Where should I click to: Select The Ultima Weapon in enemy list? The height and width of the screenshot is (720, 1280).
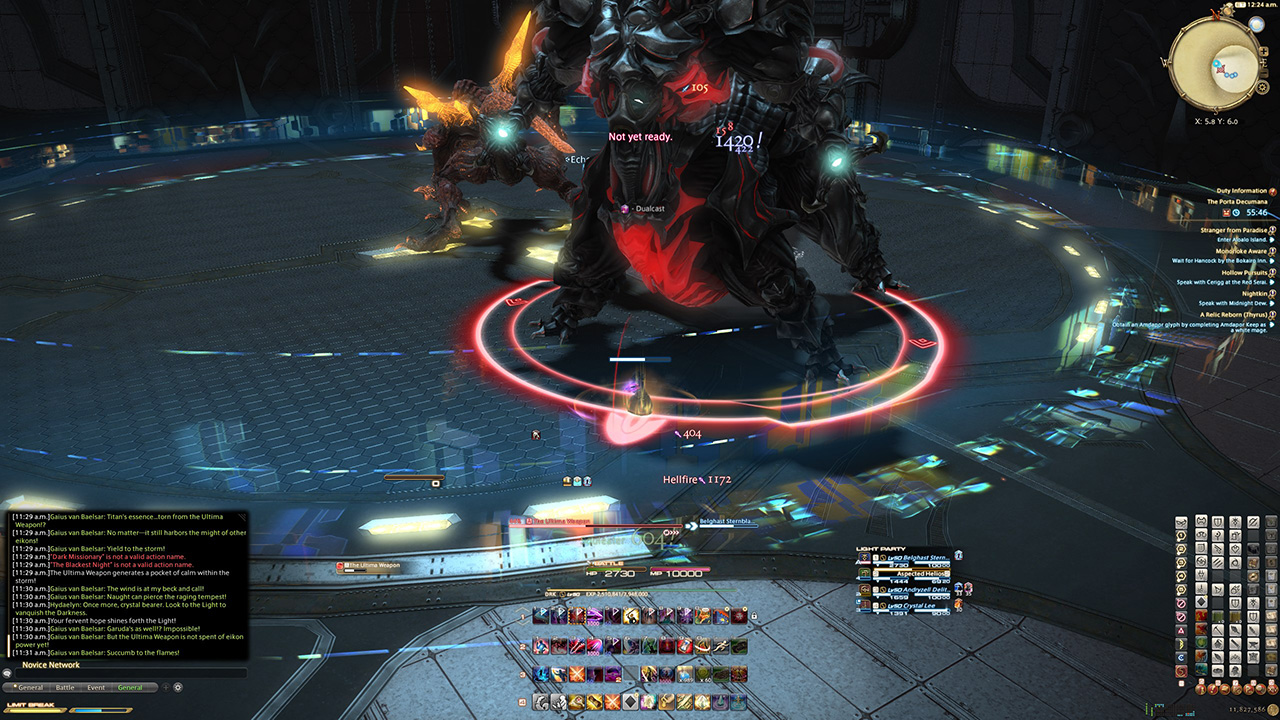tap(374, 566)
